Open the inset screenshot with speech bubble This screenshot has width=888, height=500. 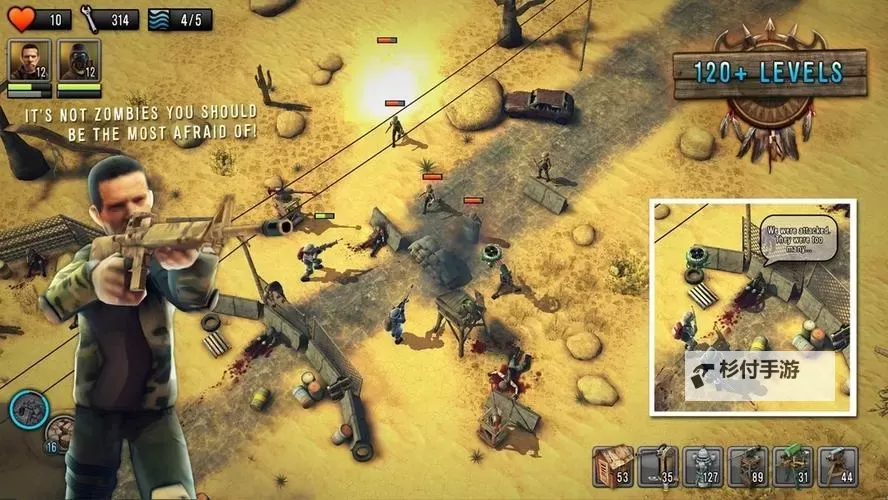[754, 305]
